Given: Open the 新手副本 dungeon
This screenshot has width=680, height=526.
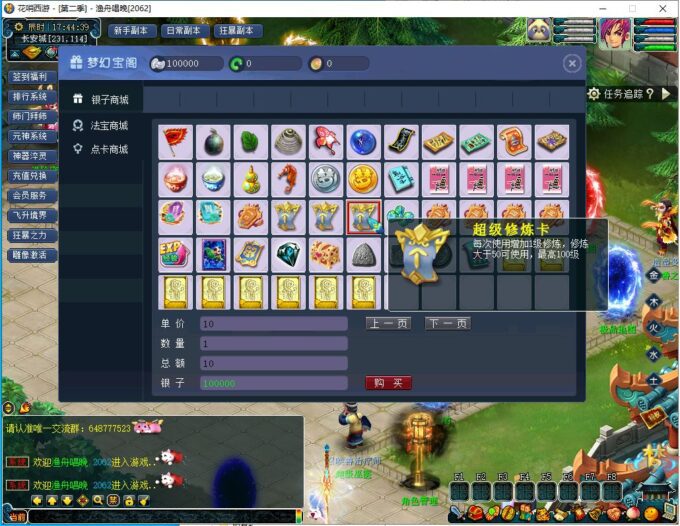Looking at the screenshot, I should pos(131,30).
